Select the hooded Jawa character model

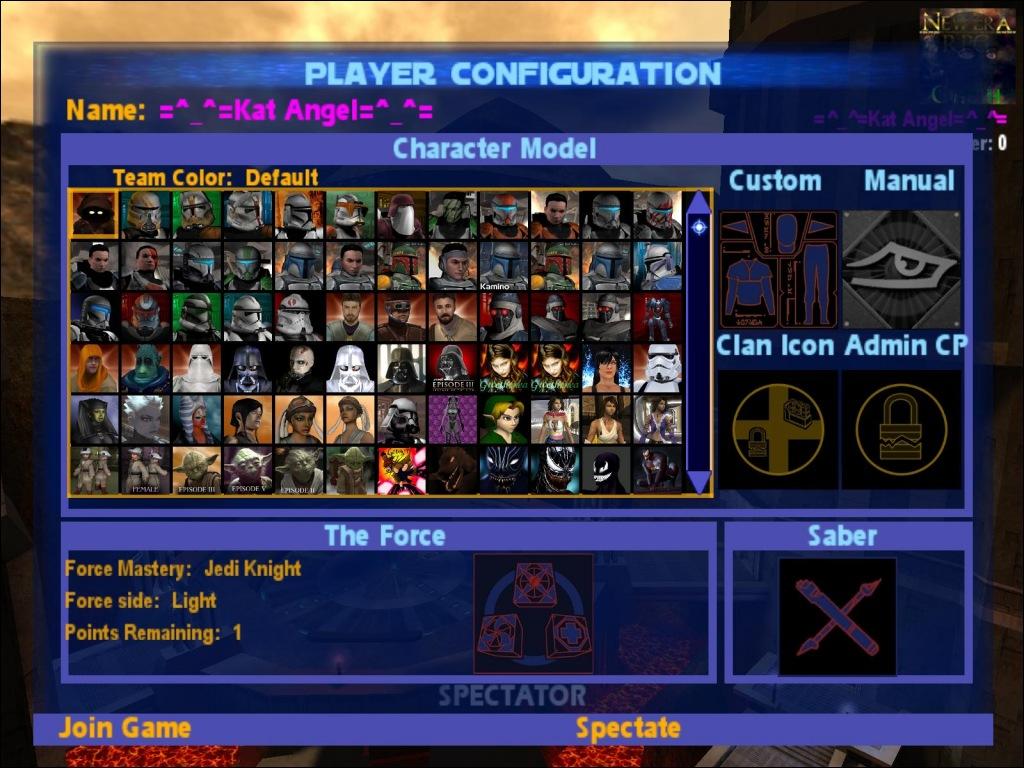click(x=94, y=215)
